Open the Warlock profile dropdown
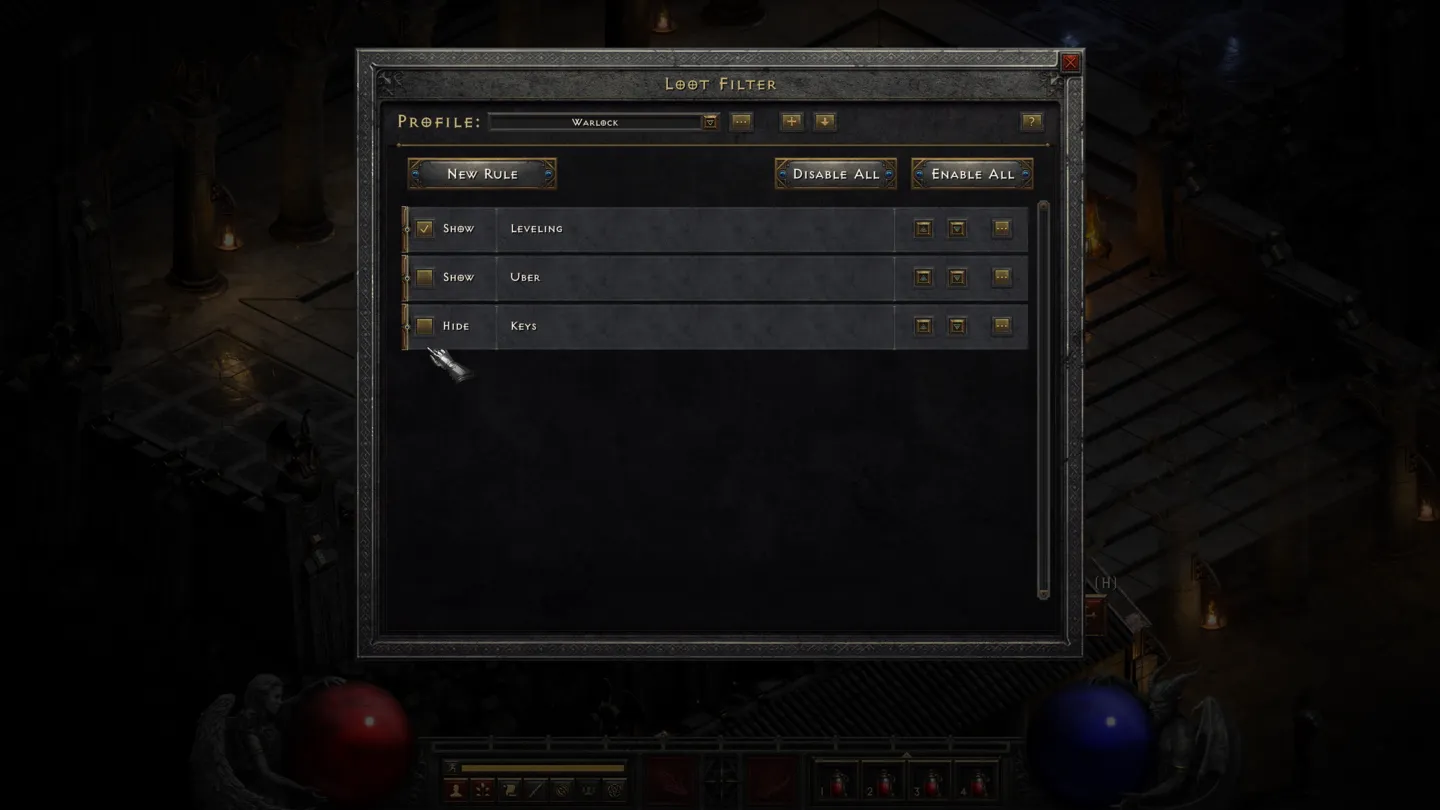 point(710,121)
